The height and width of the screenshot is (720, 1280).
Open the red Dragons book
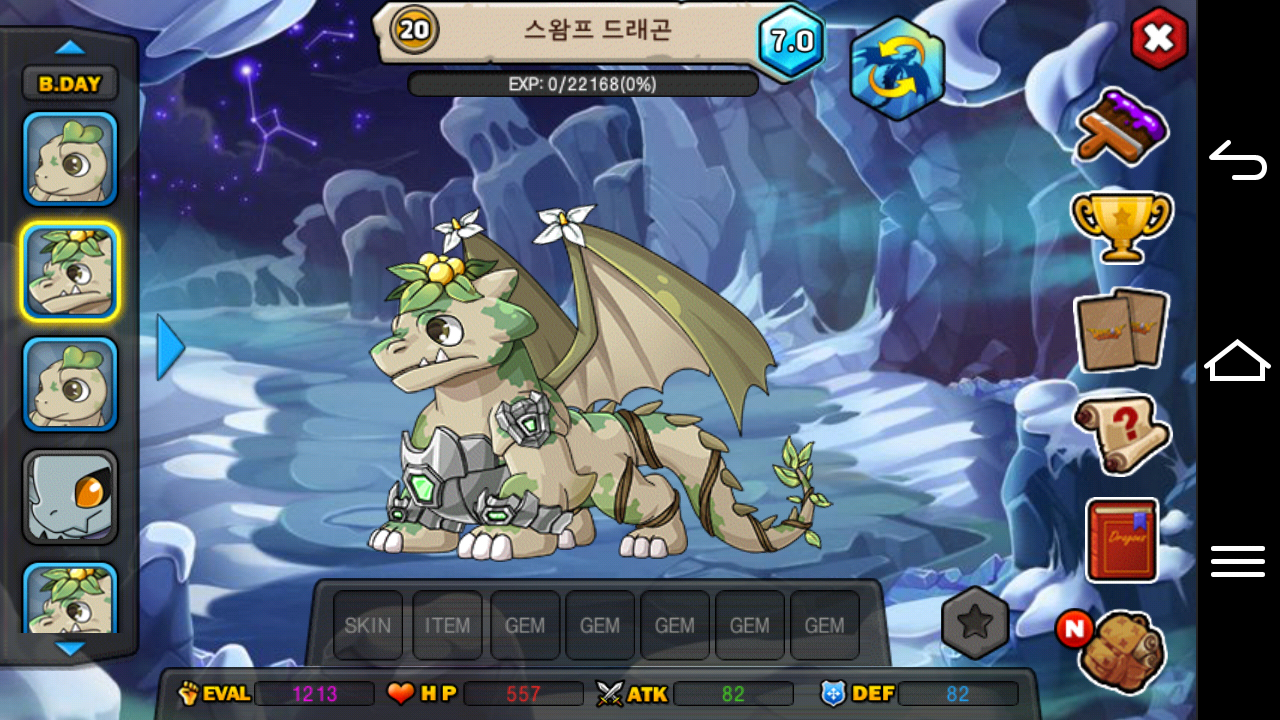tap(1122, 539)
